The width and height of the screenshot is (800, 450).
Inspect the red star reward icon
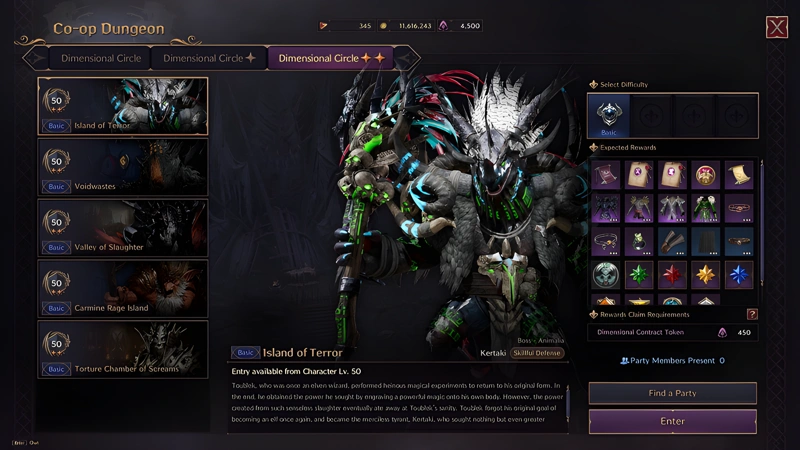pos(672,274)
